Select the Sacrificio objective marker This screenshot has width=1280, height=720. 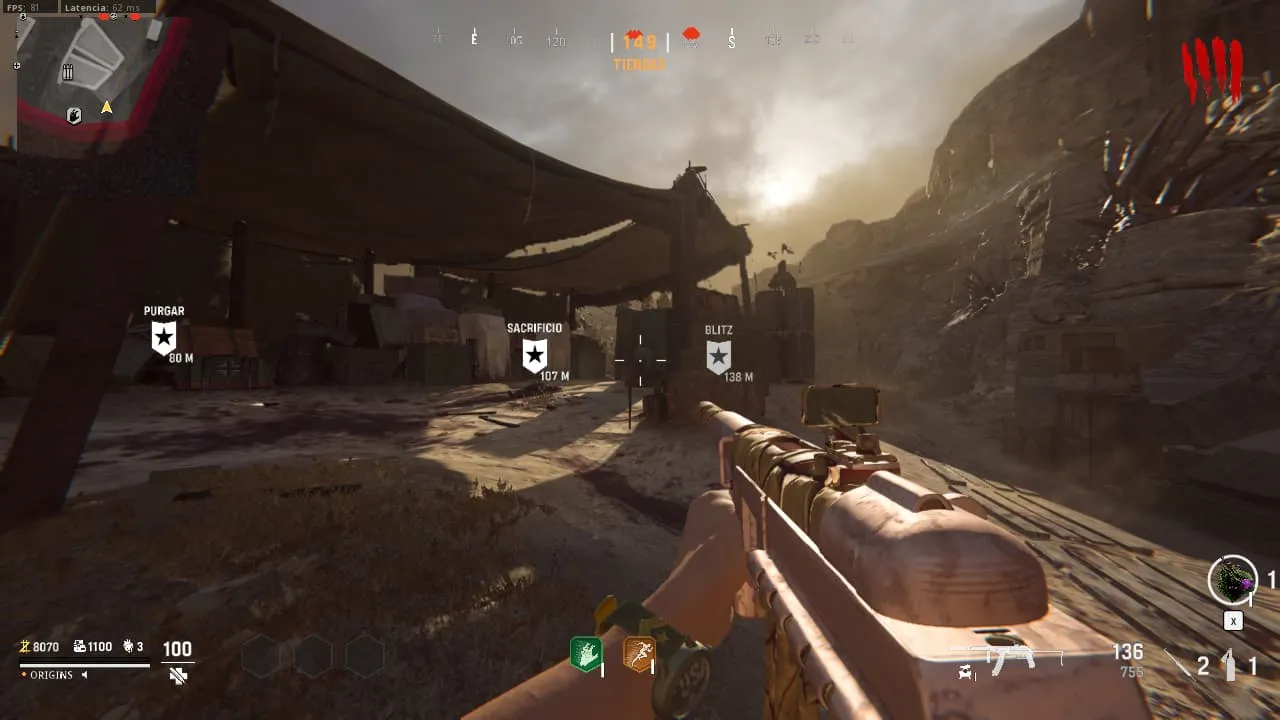pyautogui.click(x=535, y=354)
